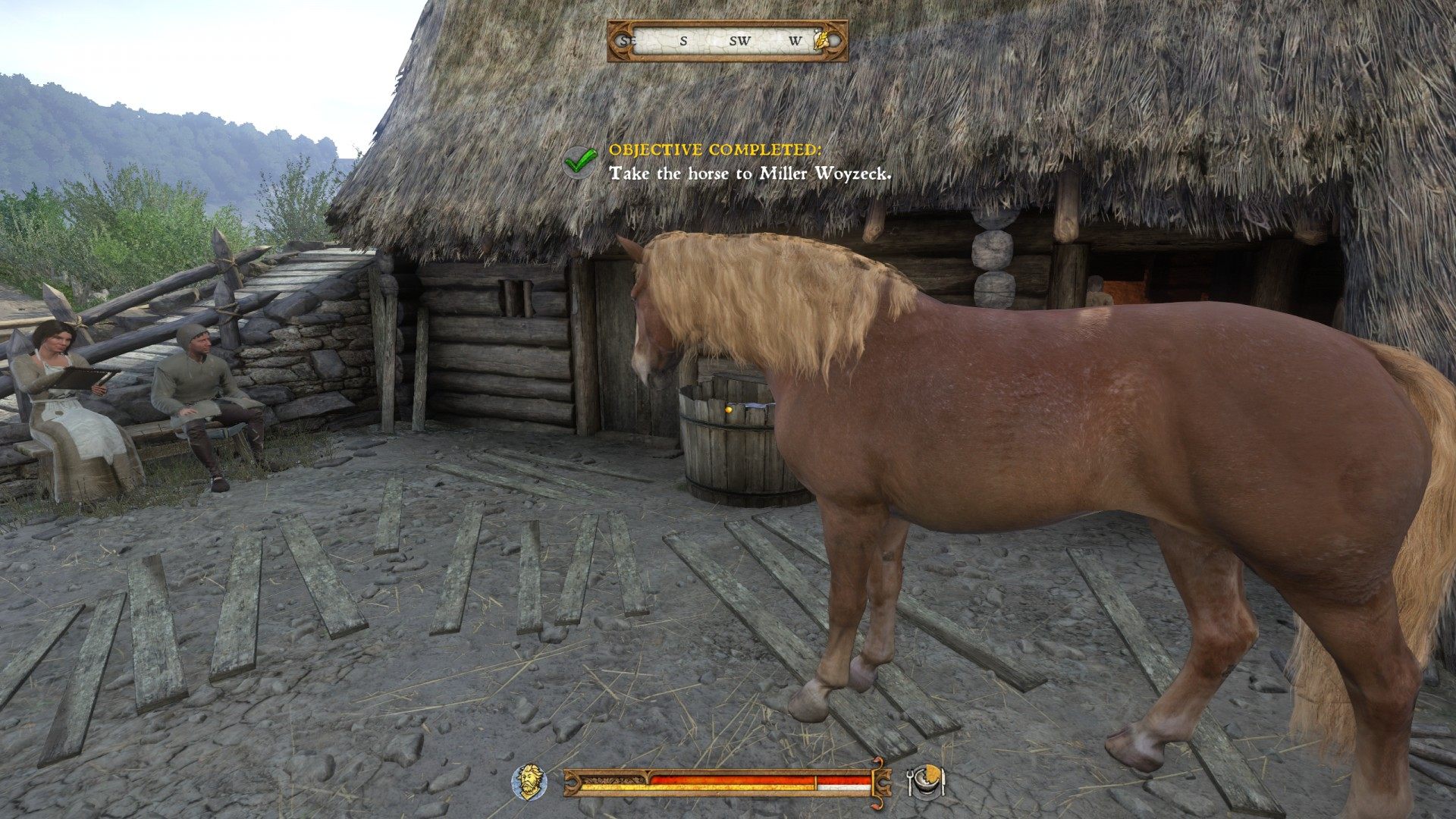Screen dimensions: 1456x819
Task: Click the SW marker on the compass
Action: pos(738,41)
